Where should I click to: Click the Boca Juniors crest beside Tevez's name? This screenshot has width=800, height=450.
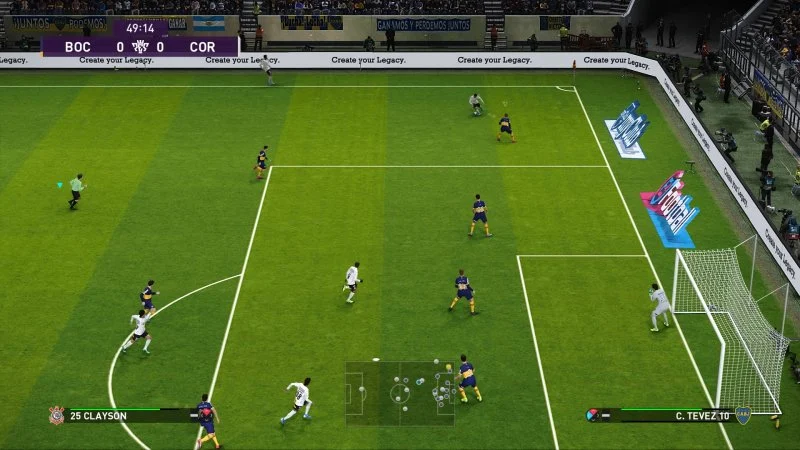744,414
